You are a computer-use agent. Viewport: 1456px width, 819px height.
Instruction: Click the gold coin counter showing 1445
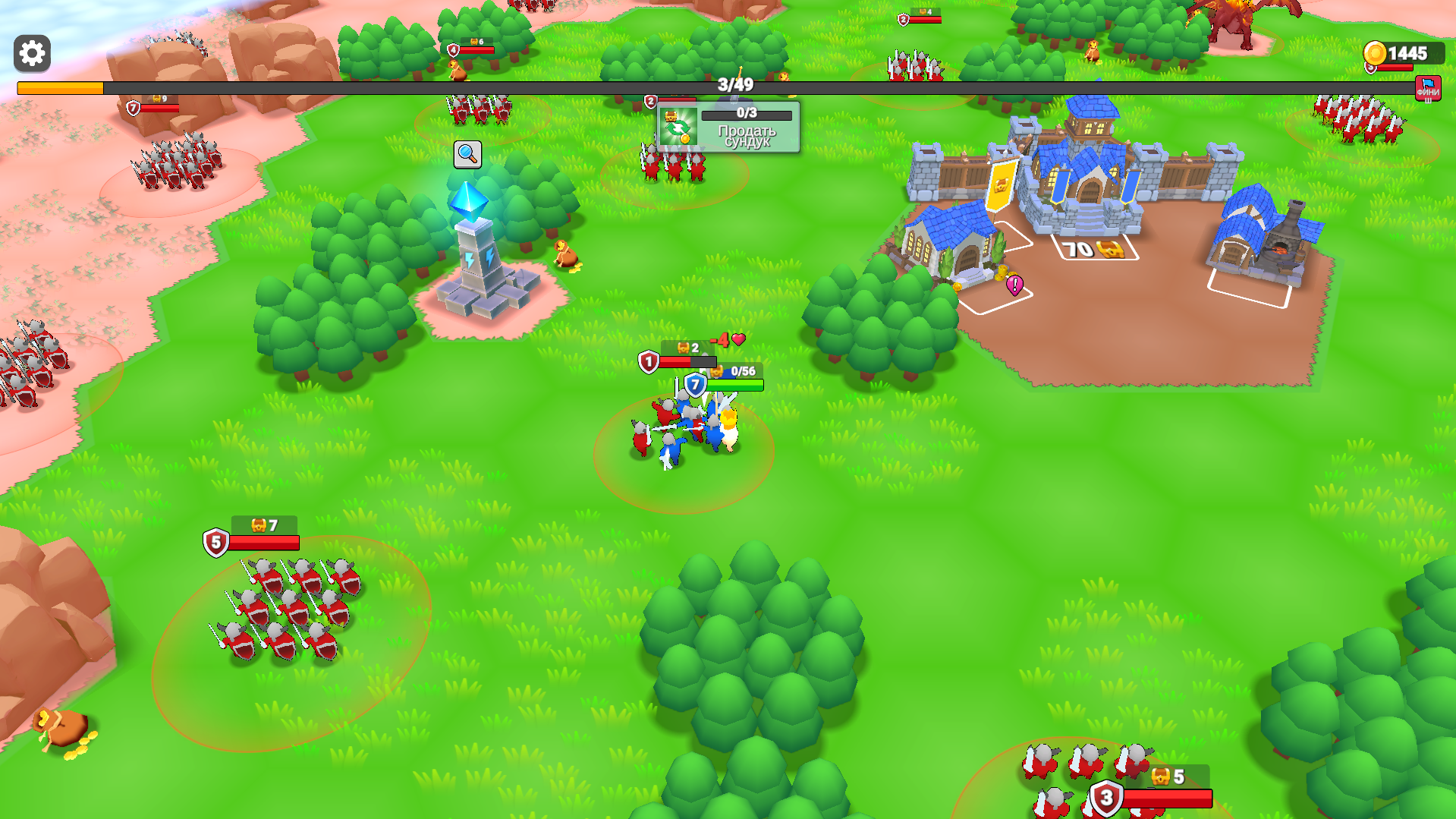(1407, 53)
